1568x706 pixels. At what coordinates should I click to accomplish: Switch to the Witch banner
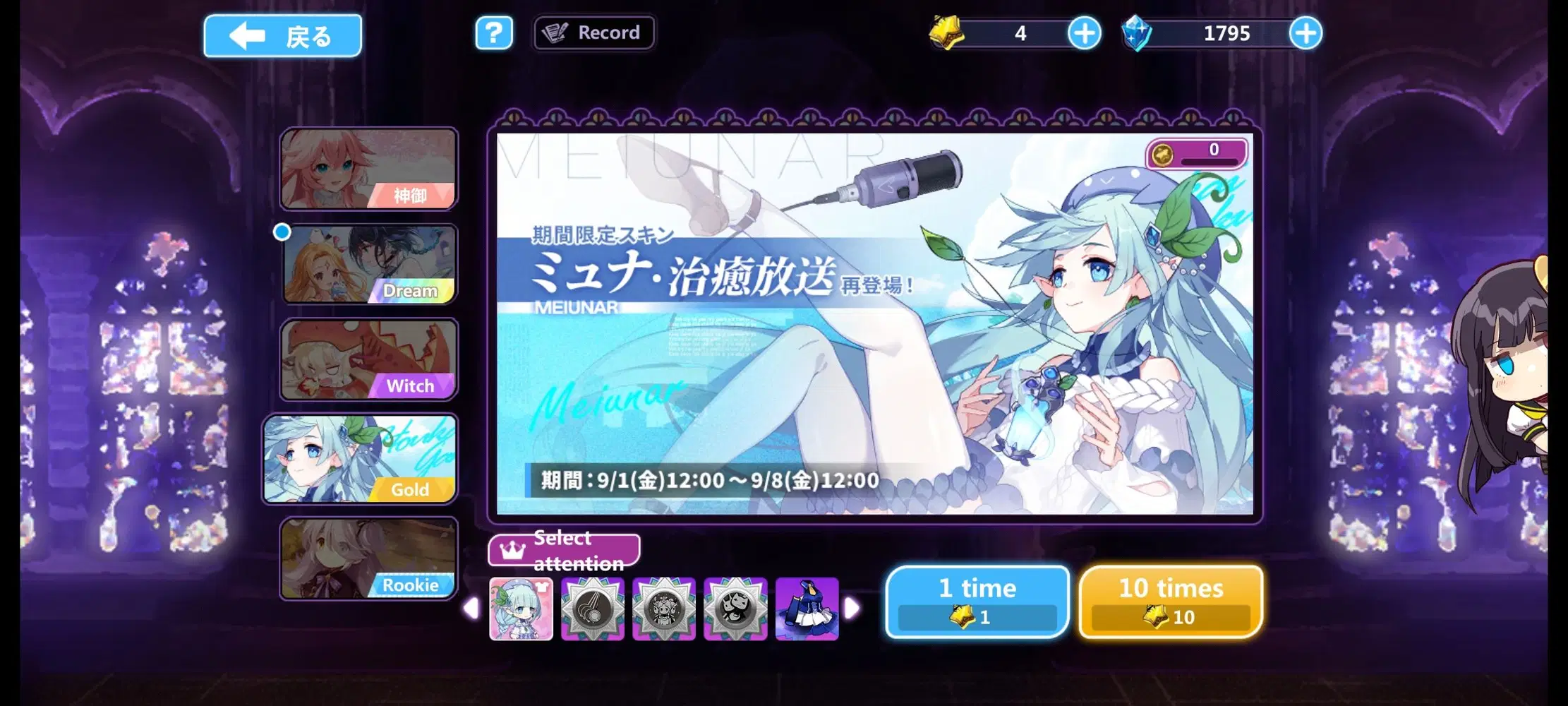coord(369,359)
